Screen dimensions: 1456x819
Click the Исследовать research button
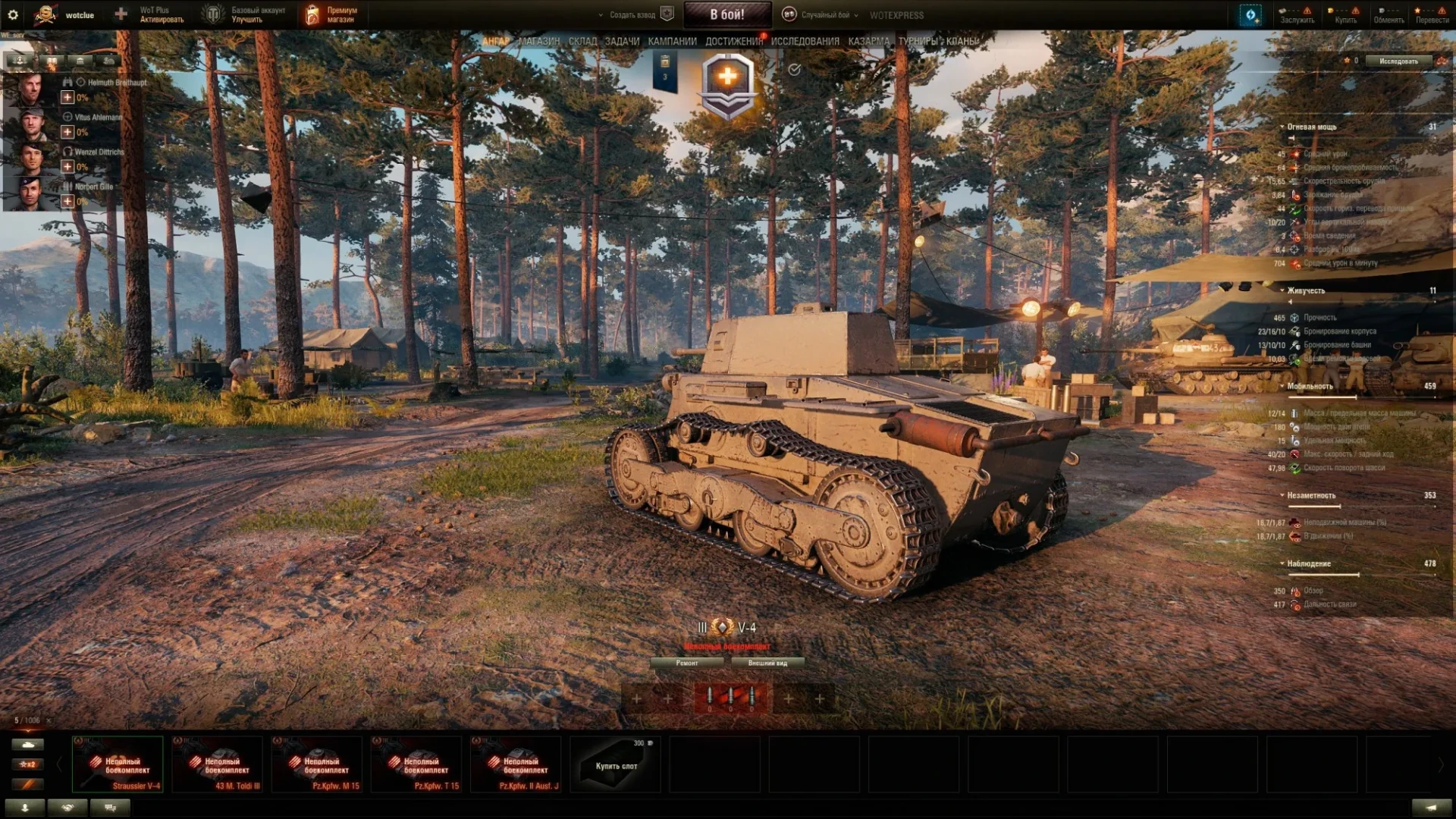[x=1398, y=61]
